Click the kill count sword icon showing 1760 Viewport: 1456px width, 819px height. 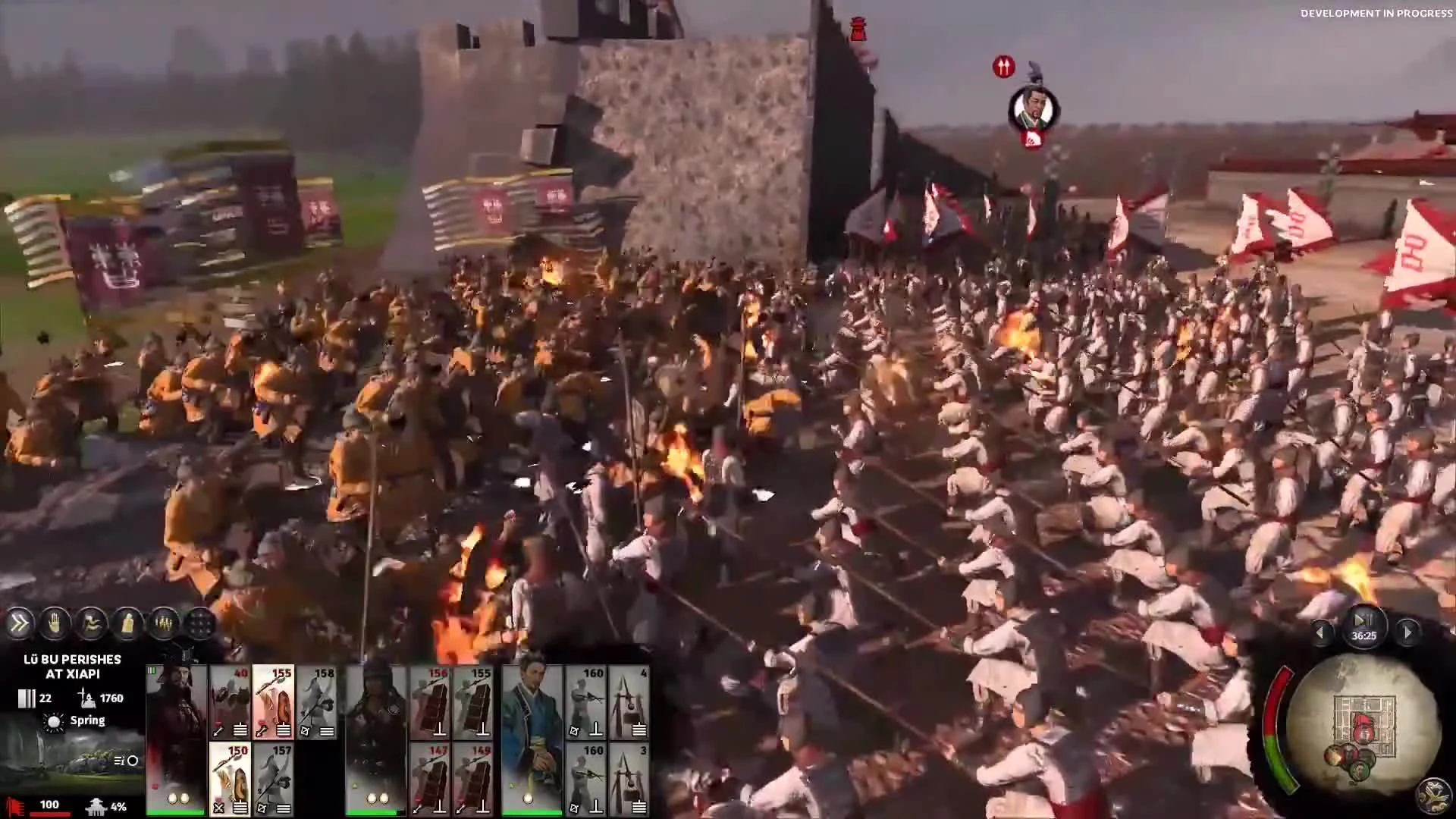coord(88,697)
